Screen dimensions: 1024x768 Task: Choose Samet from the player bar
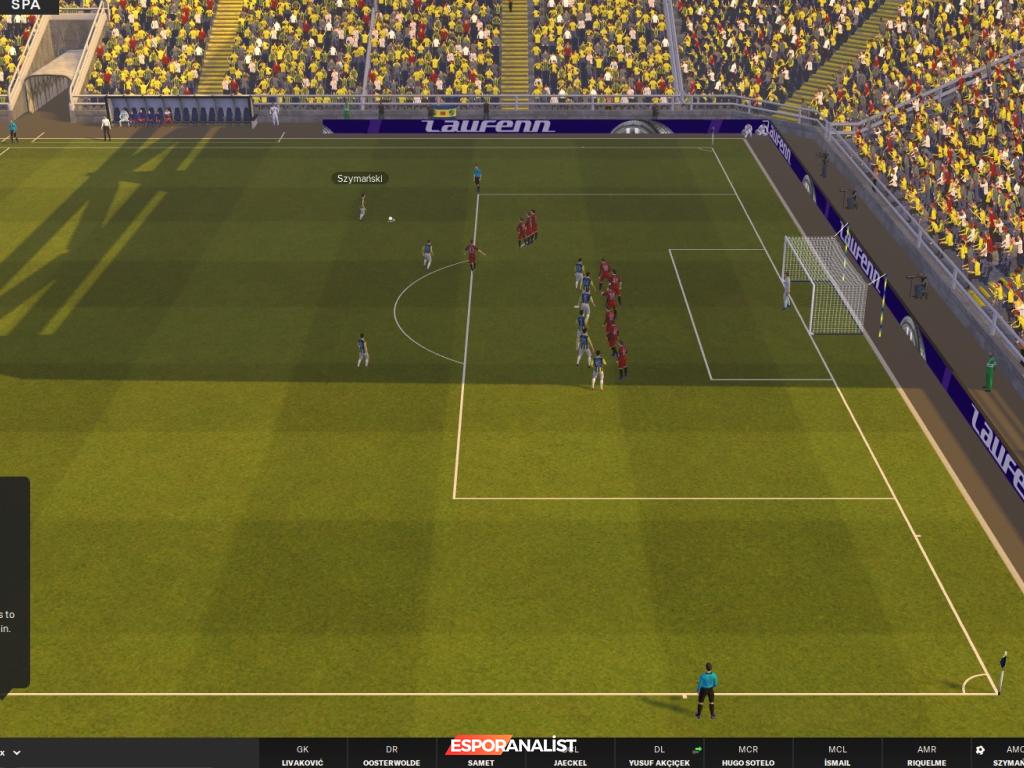480,757
